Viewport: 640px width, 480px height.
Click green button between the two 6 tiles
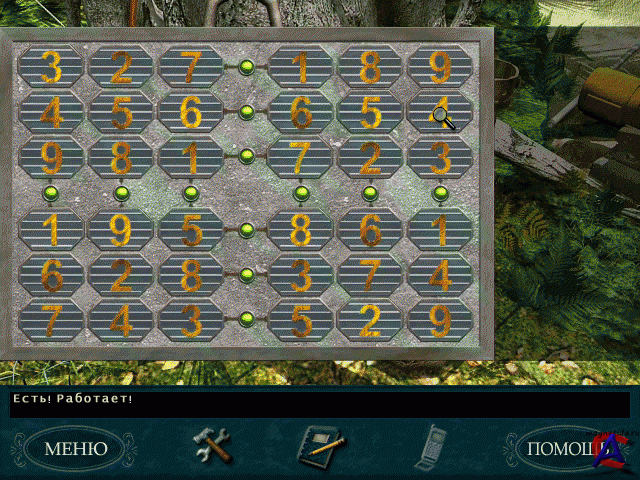(x=247, y=111)
